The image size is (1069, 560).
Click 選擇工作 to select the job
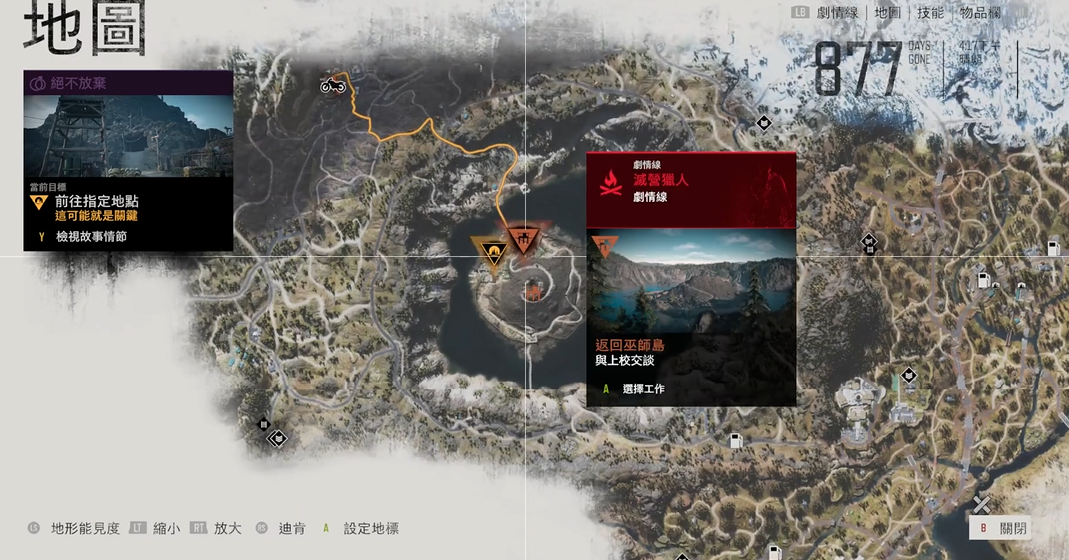tap(642, 388)
